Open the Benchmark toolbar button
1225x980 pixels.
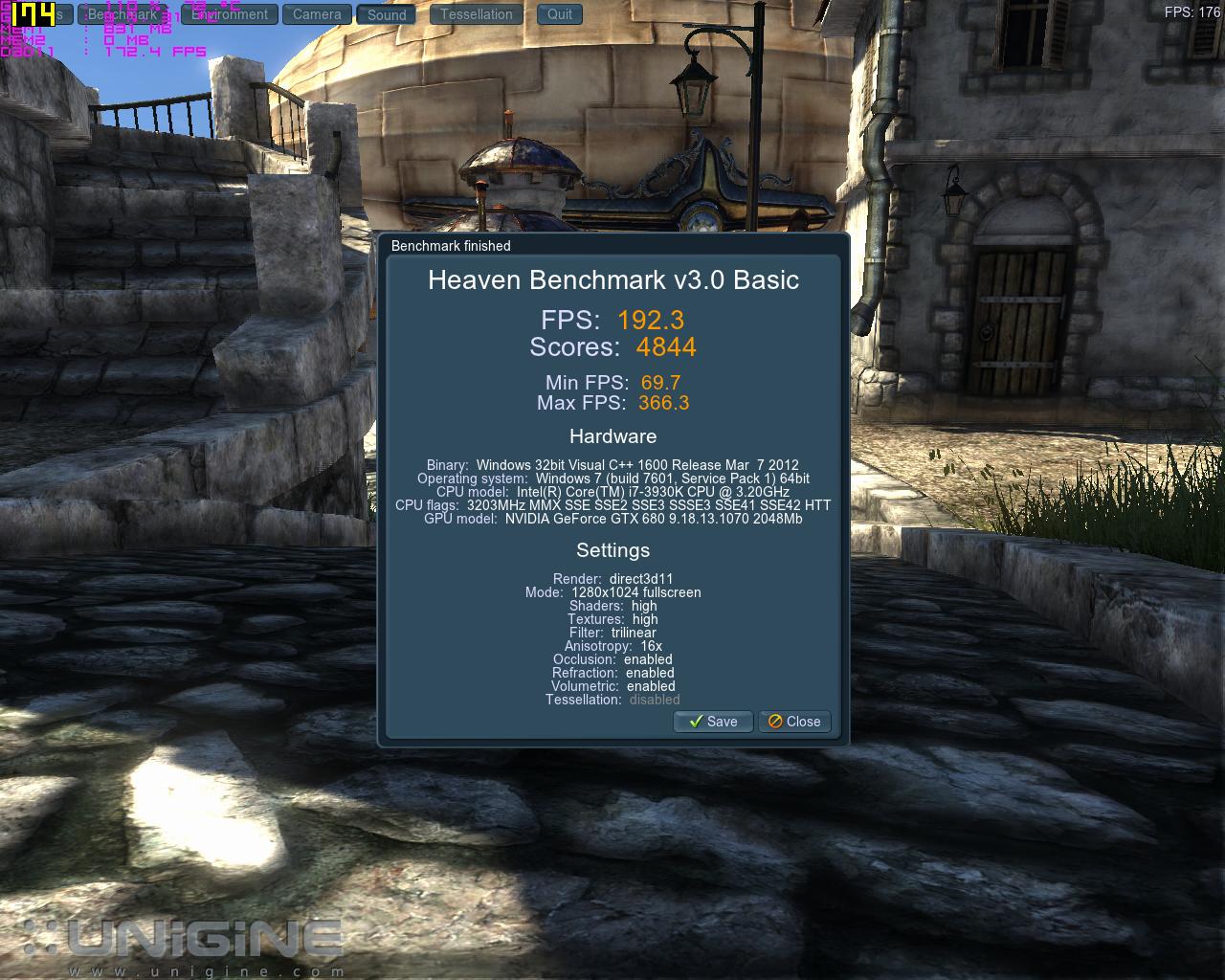click(x=123, y=14)
